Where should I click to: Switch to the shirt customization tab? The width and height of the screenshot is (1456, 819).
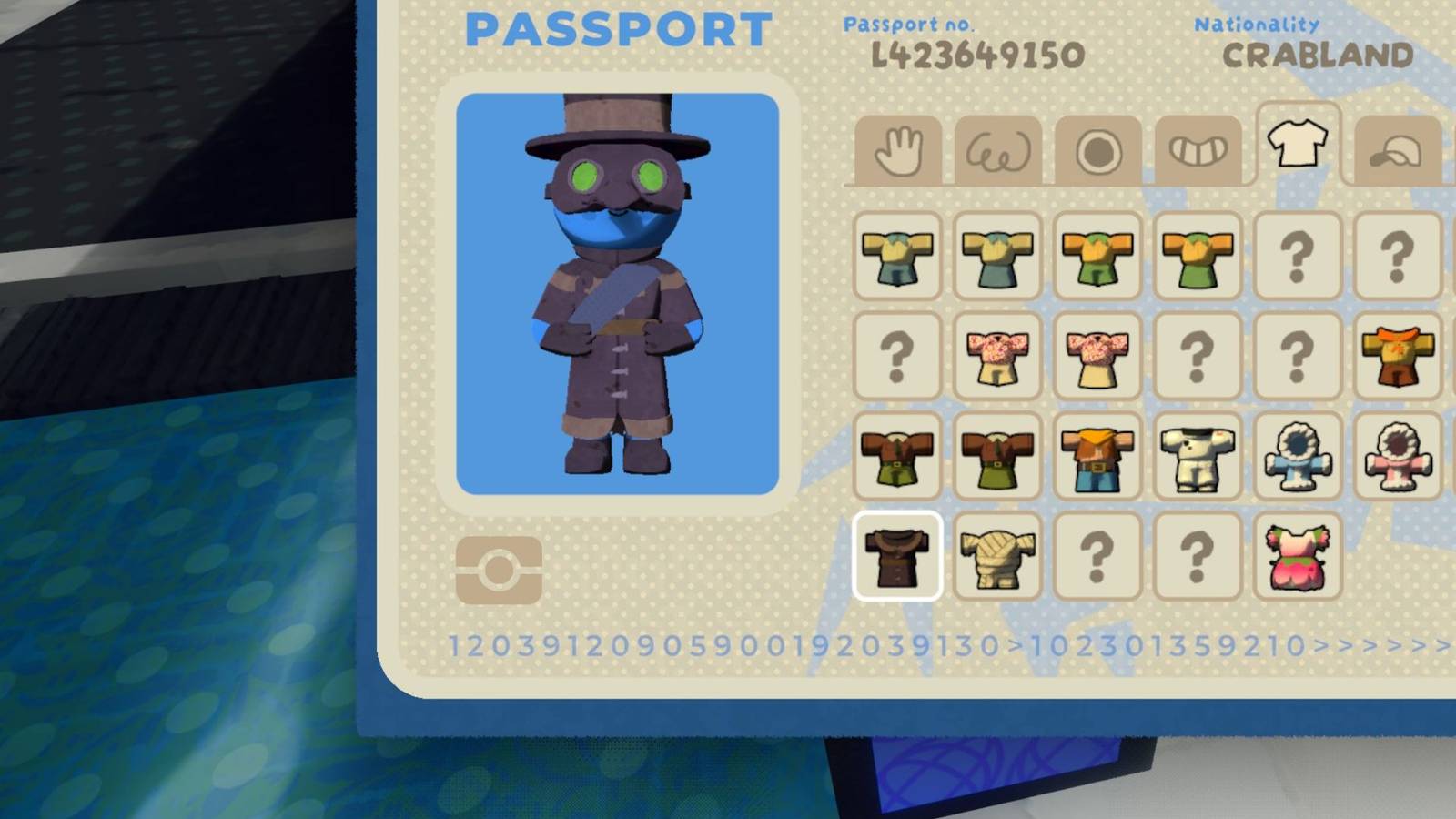[1297, 144]
